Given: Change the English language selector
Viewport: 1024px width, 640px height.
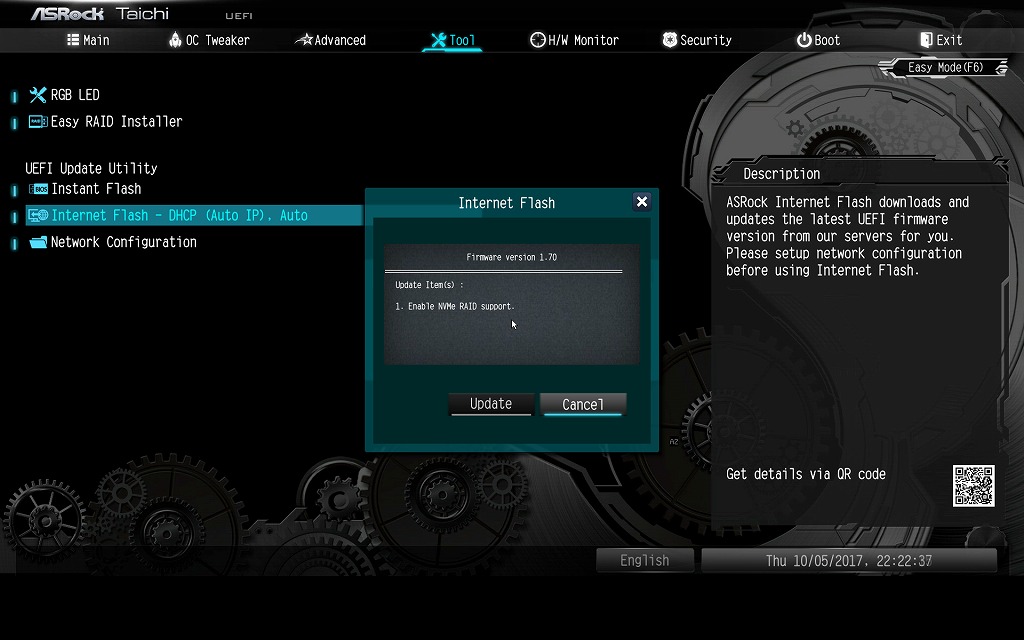Looking at the screenshot, I should [x=645, y=560].
